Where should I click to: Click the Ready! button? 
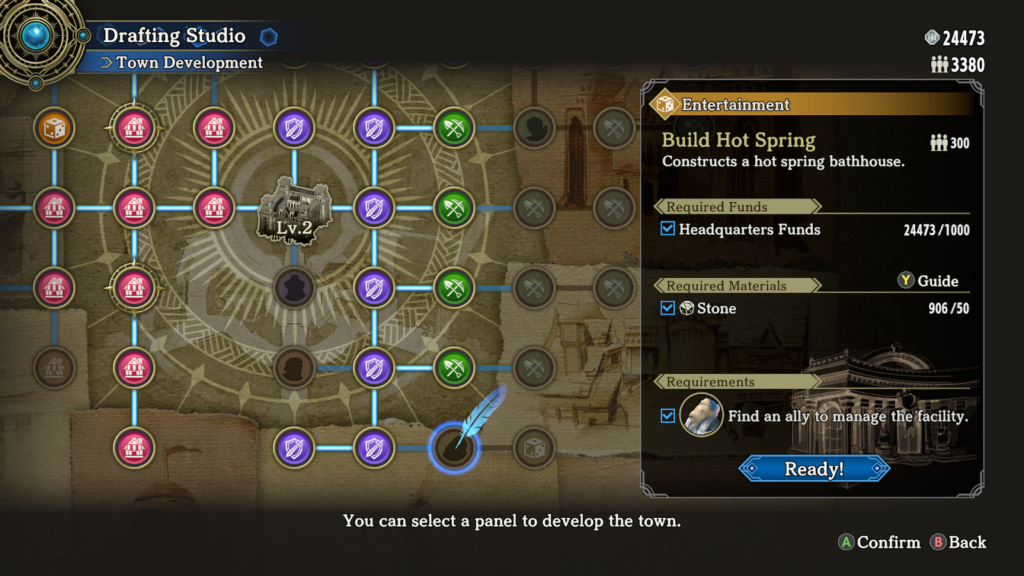coord(814,468)
